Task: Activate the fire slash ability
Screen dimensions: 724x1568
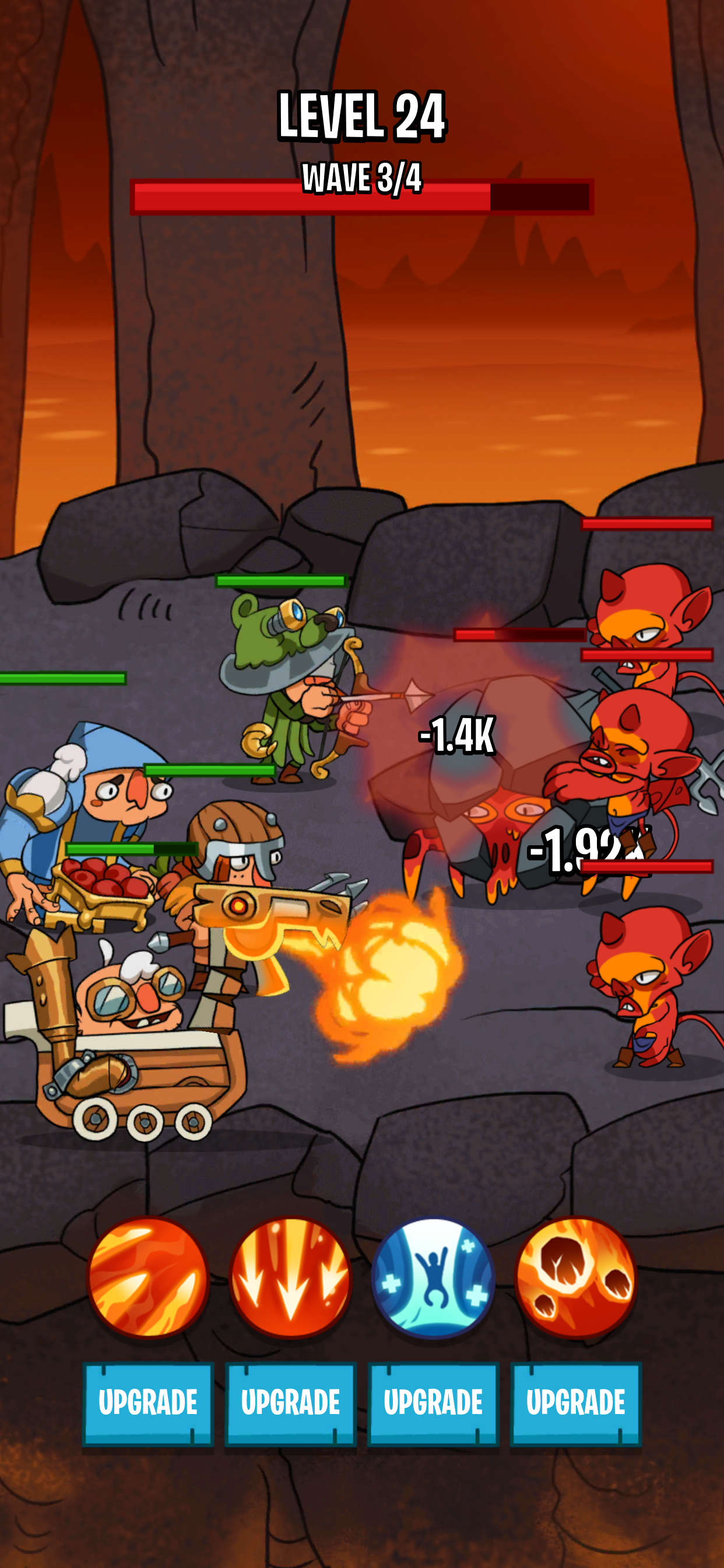Action: tap(149, 1276)
